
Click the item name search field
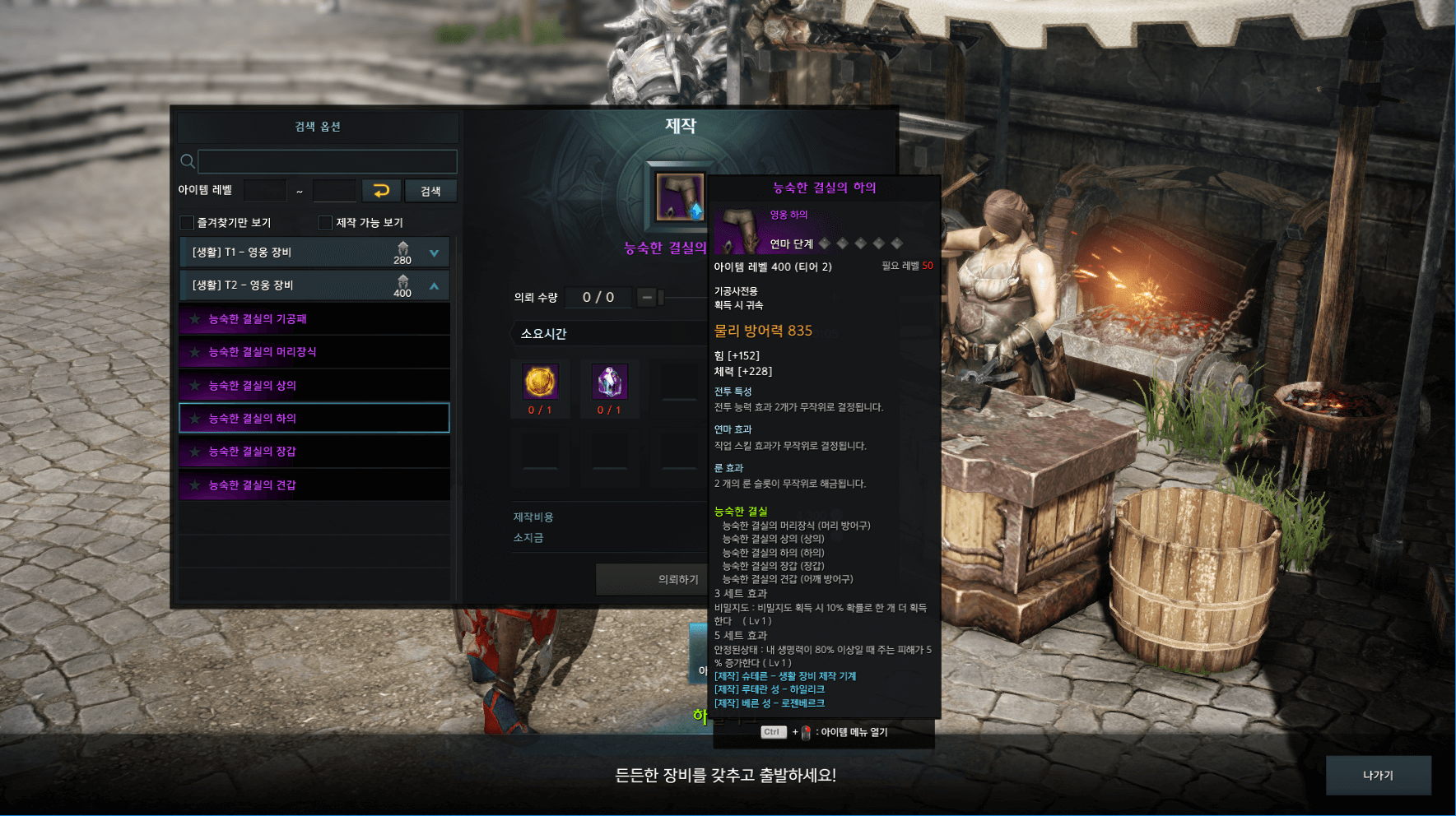tap(327, 161)
